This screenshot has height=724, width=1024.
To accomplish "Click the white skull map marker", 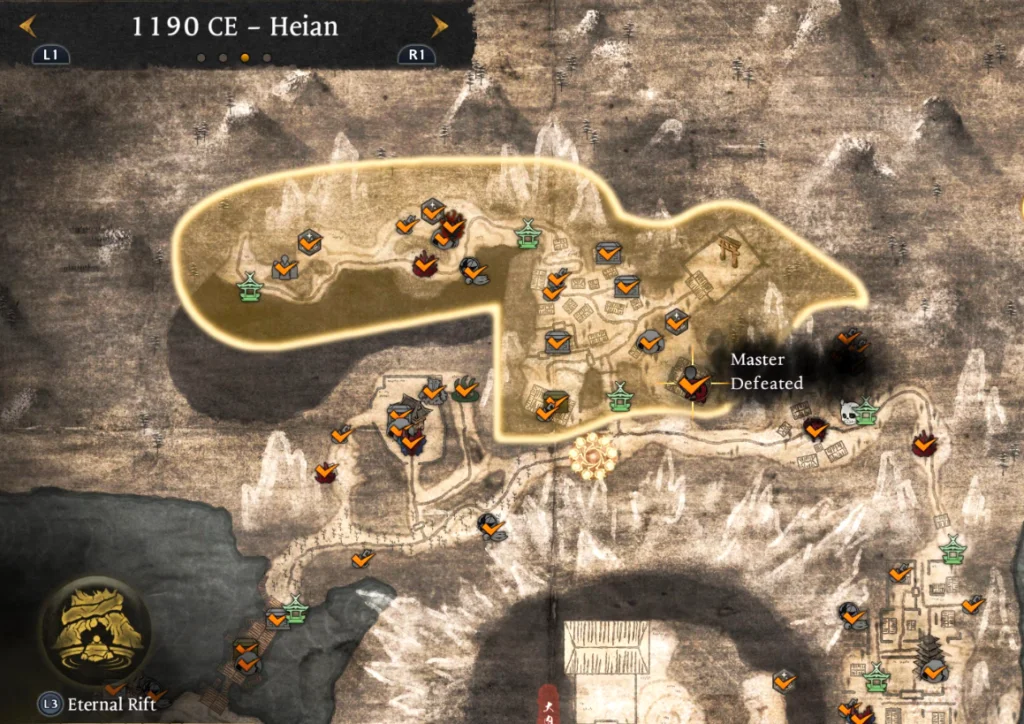I will (x=849, y=412).
